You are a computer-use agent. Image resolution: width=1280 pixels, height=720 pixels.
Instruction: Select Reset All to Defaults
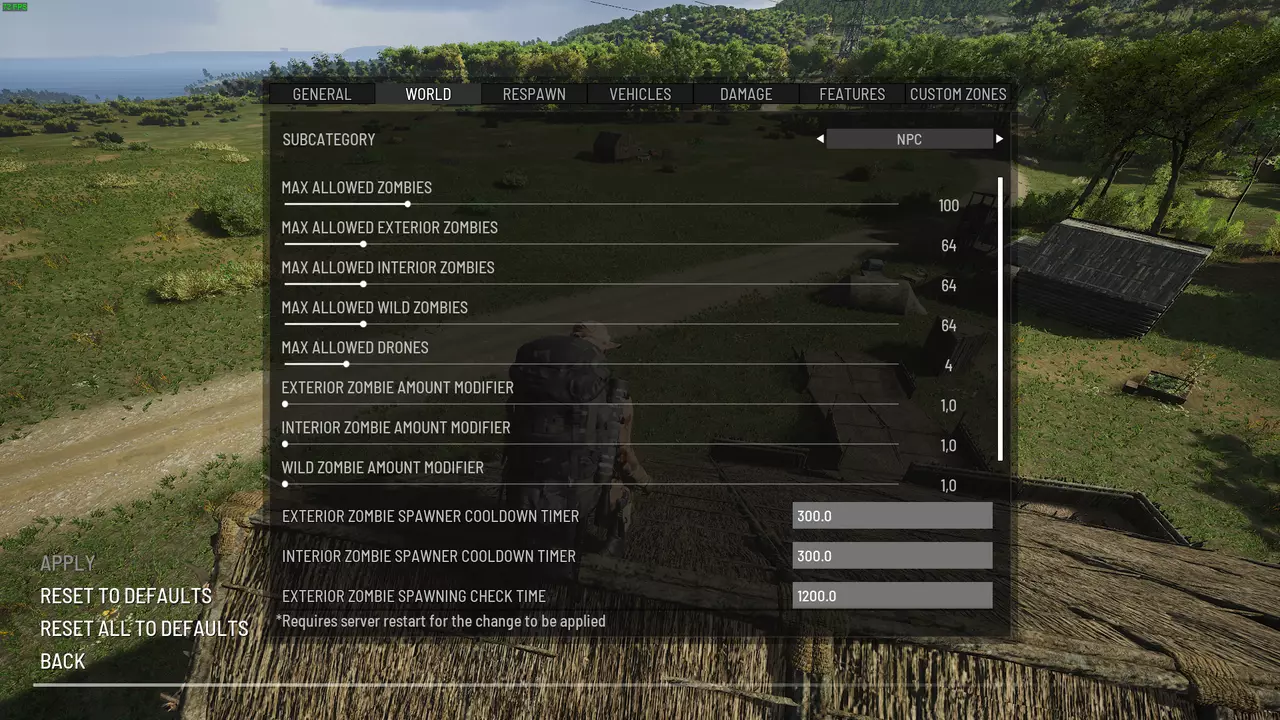click(144, 629)
